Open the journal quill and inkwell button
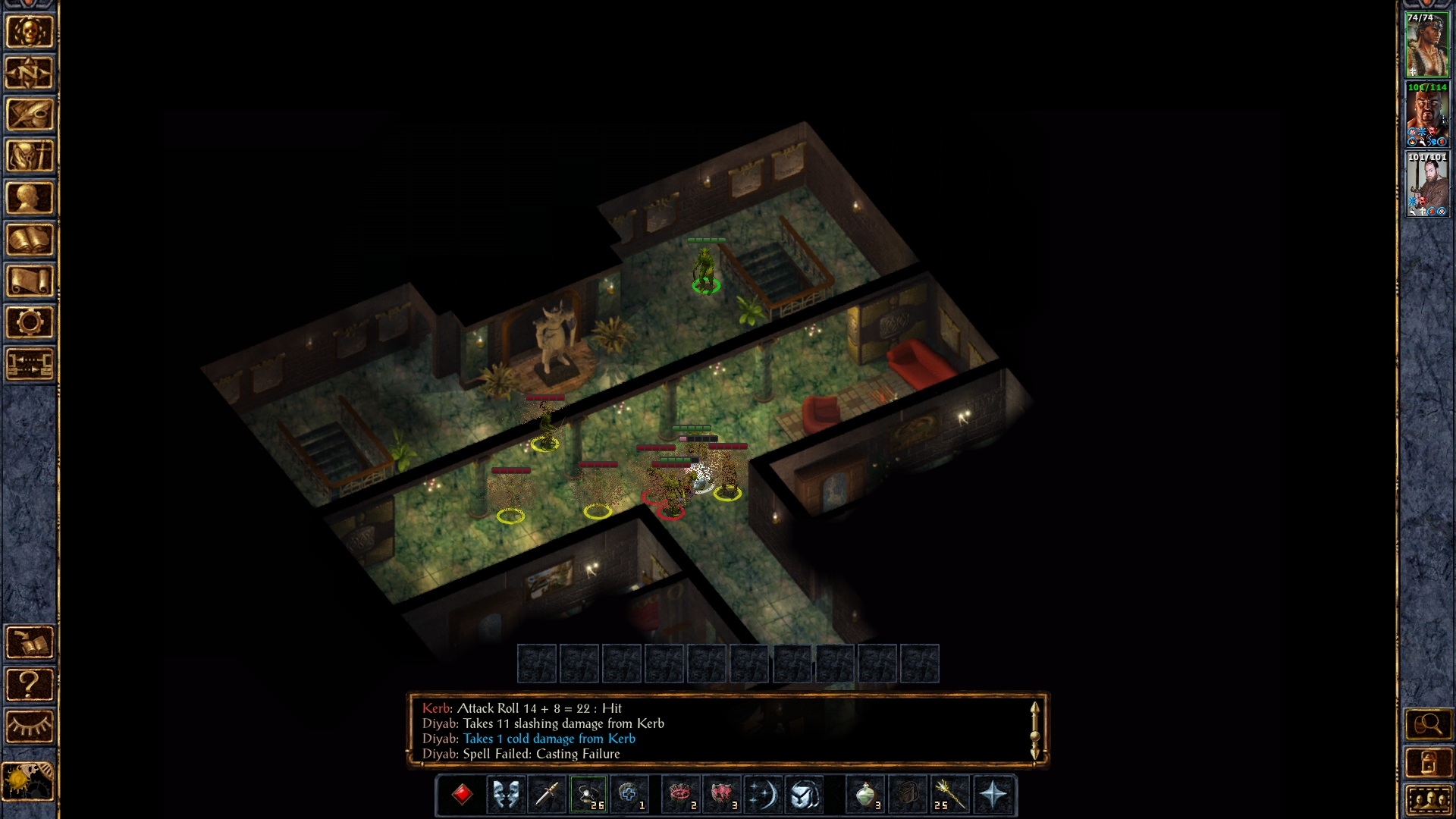The width and height of the screenshot is (1456, 819). pyautogui.click(x=30, y=115)
